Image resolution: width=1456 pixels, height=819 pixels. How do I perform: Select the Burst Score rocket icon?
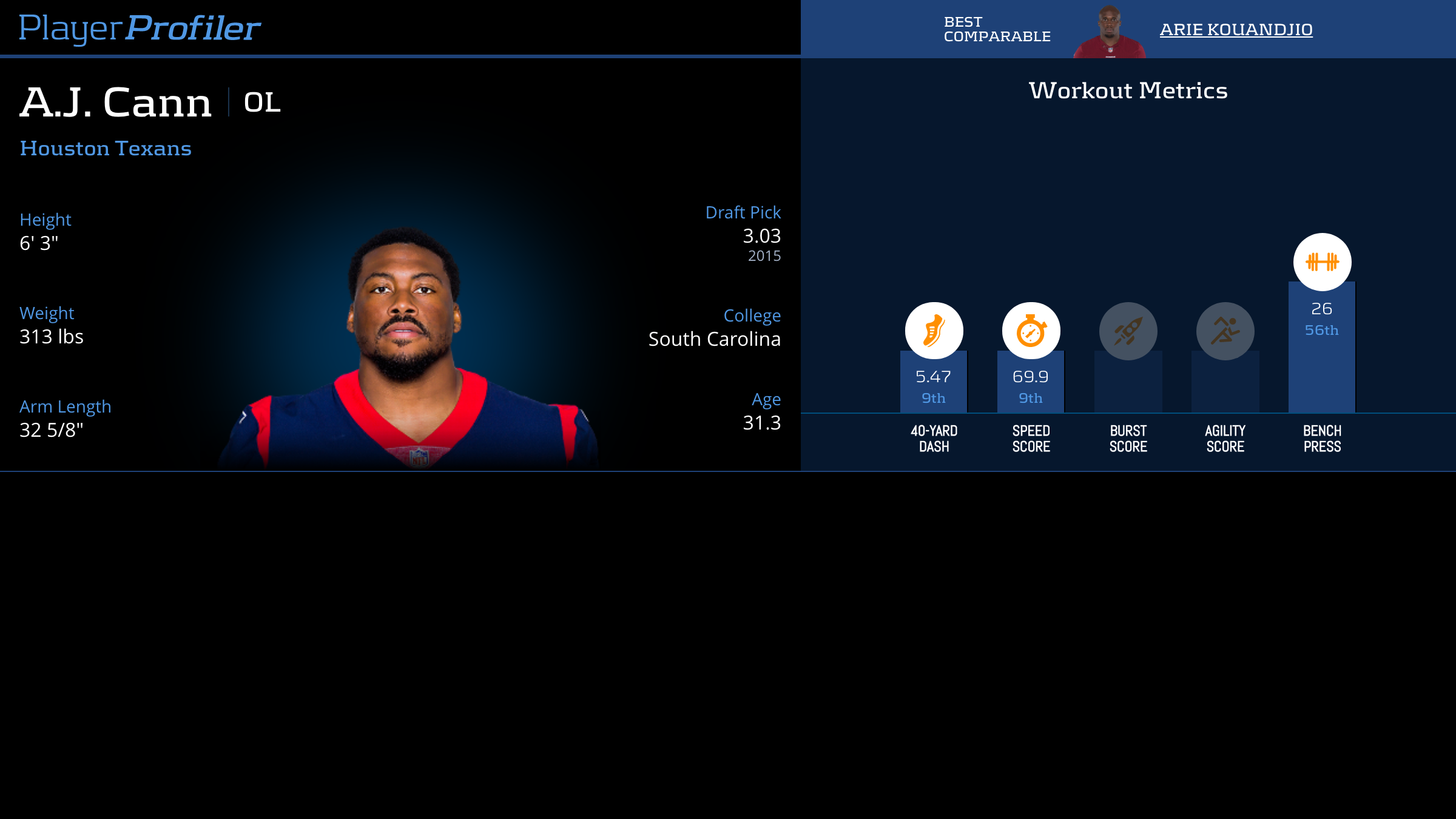[1128, 331]
